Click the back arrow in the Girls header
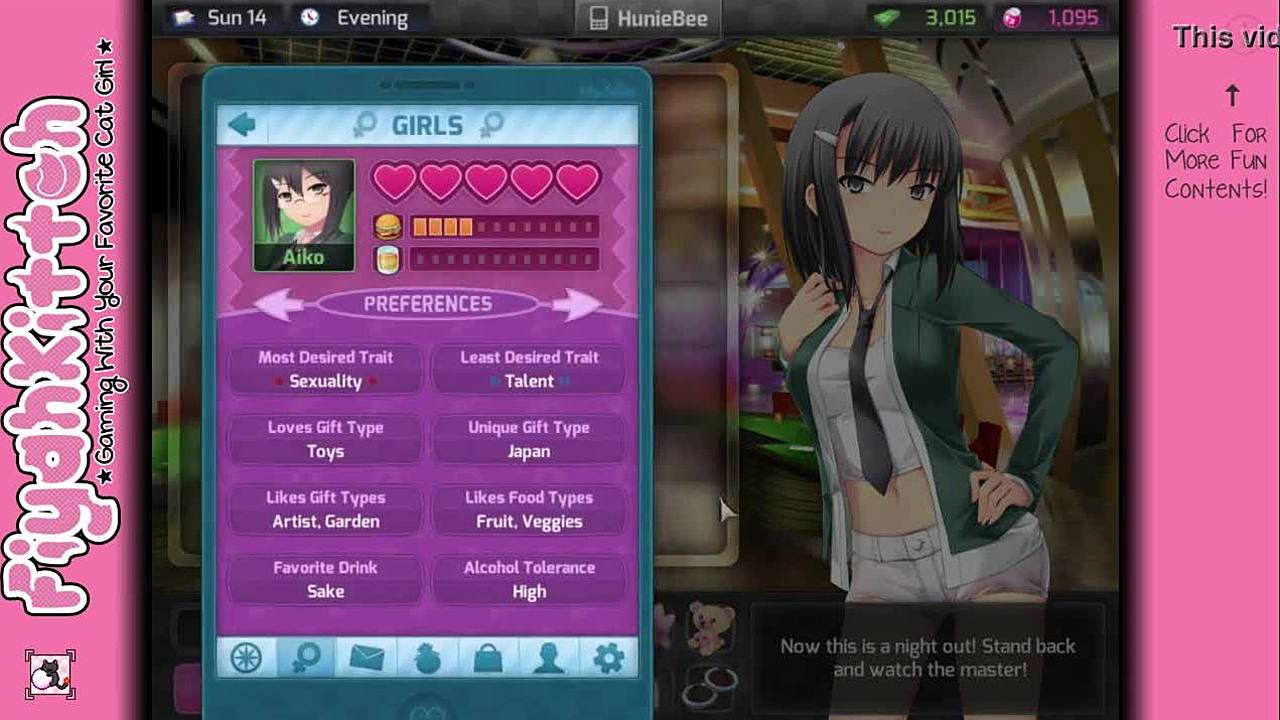Screen dimensions: 1280x720 (x=241, y=125)
